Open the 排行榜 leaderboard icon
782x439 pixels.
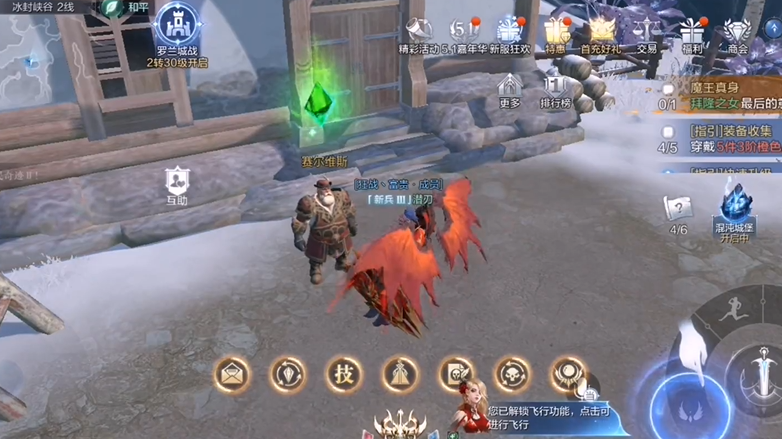555,90
